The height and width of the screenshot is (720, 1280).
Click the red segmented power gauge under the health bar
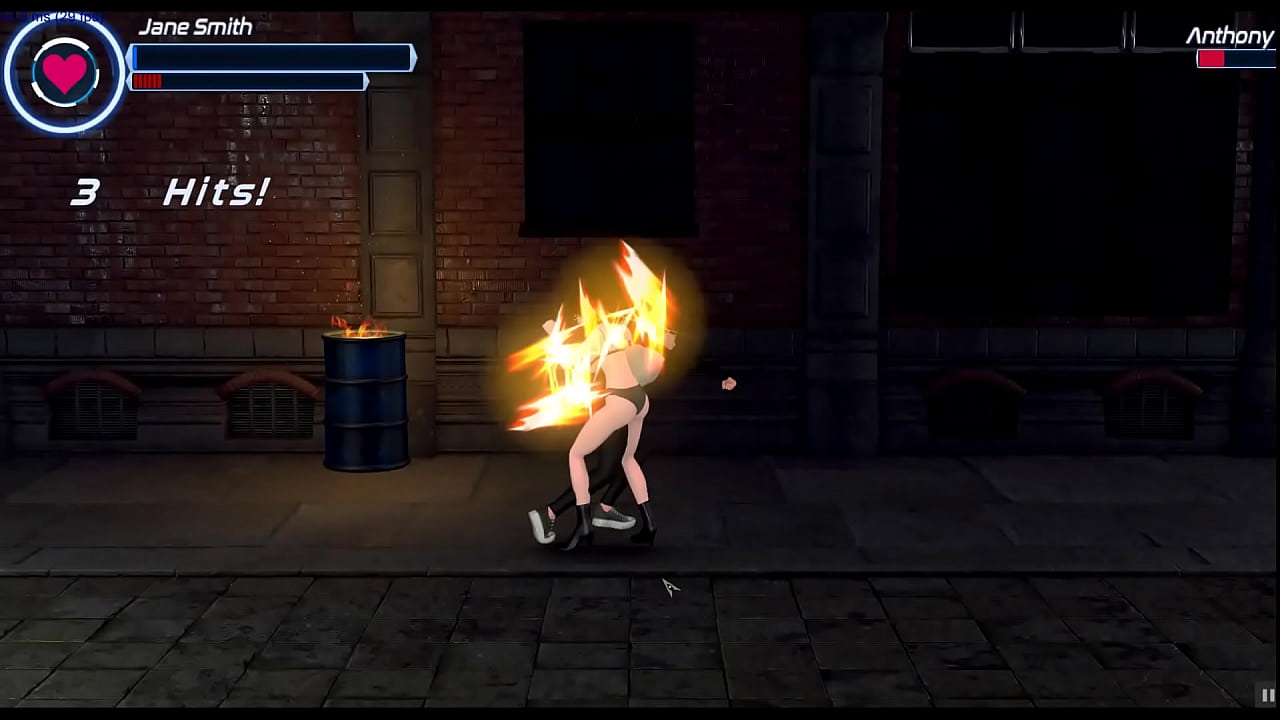point(248,81)
